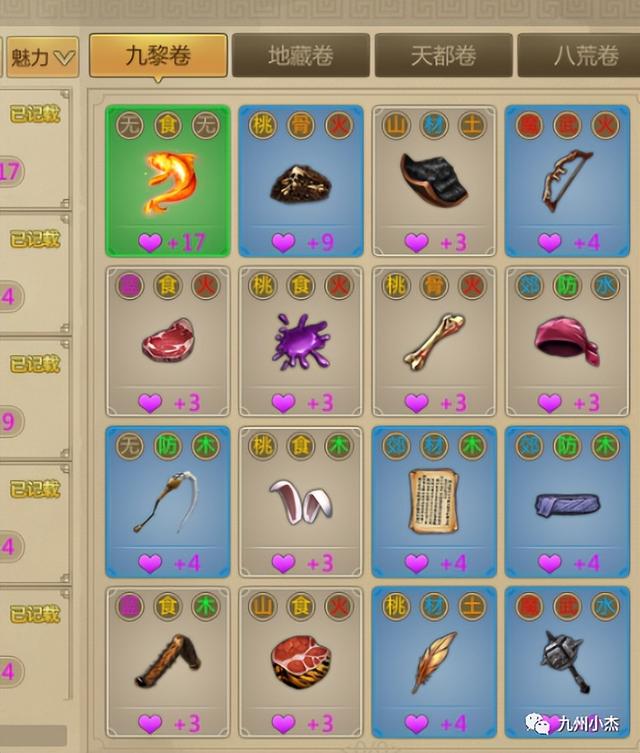Screen dimensions: 640x753
Task: Pick the red bandana card
Action: (568, 342)
